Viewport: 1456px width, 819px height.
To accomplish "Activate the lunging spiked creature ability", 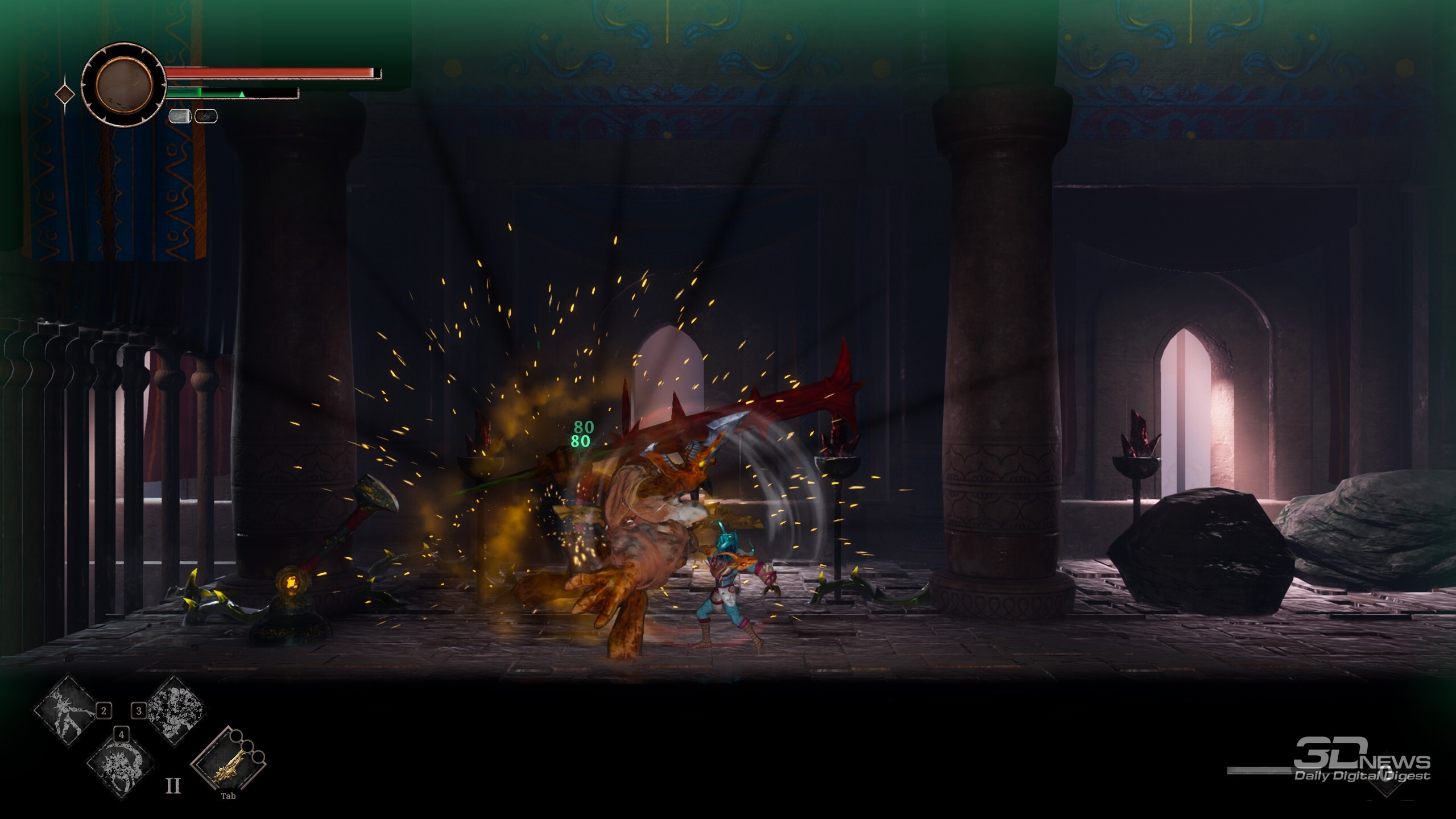I will [66, 710].
